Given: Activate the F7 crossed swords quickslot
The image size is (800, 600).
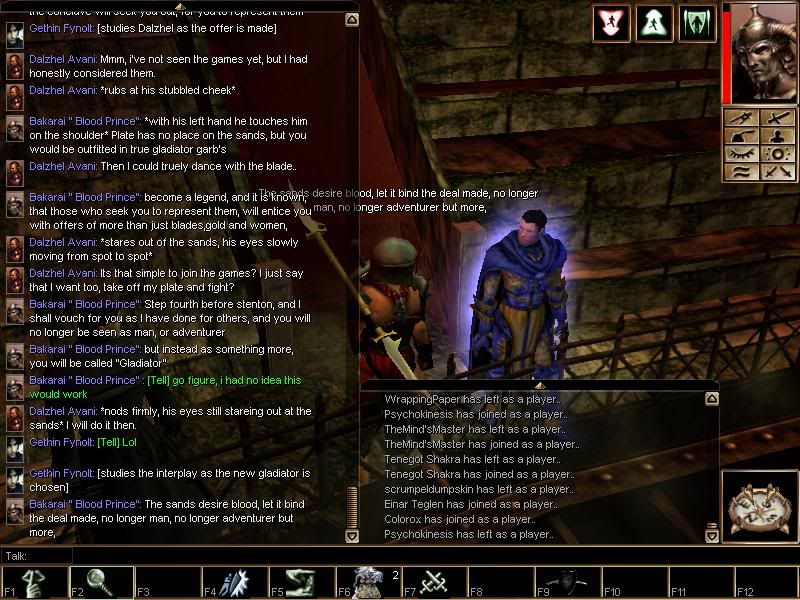Looking at the screenshot, I should (x=433, y=583).
